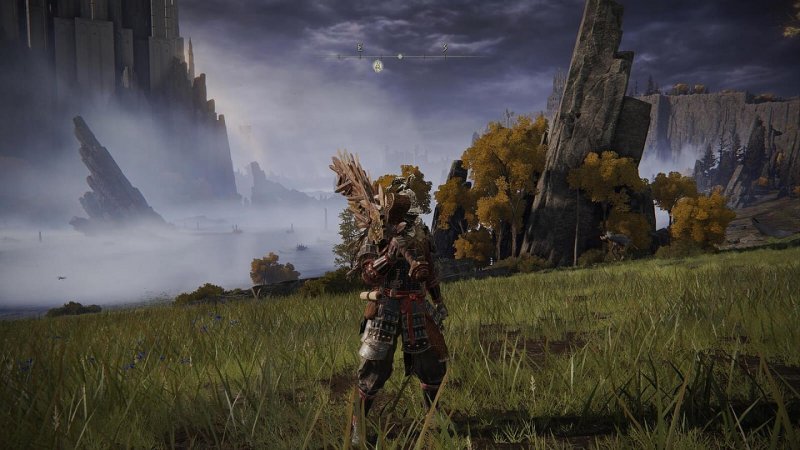Click the compass bar at the top

(x=401, y=56)
